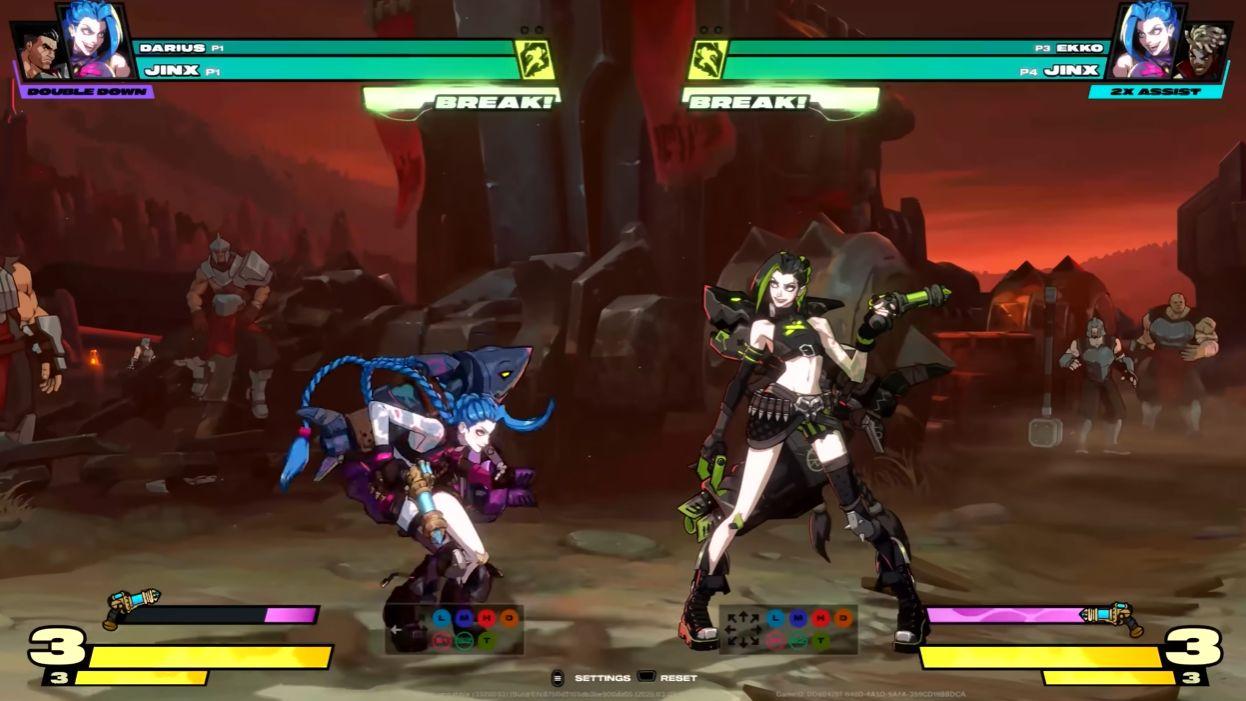Viewport: 1246px width, 701px height.
Task: Click the 2X Assist fuse badge
Action: click(1157, 92)
